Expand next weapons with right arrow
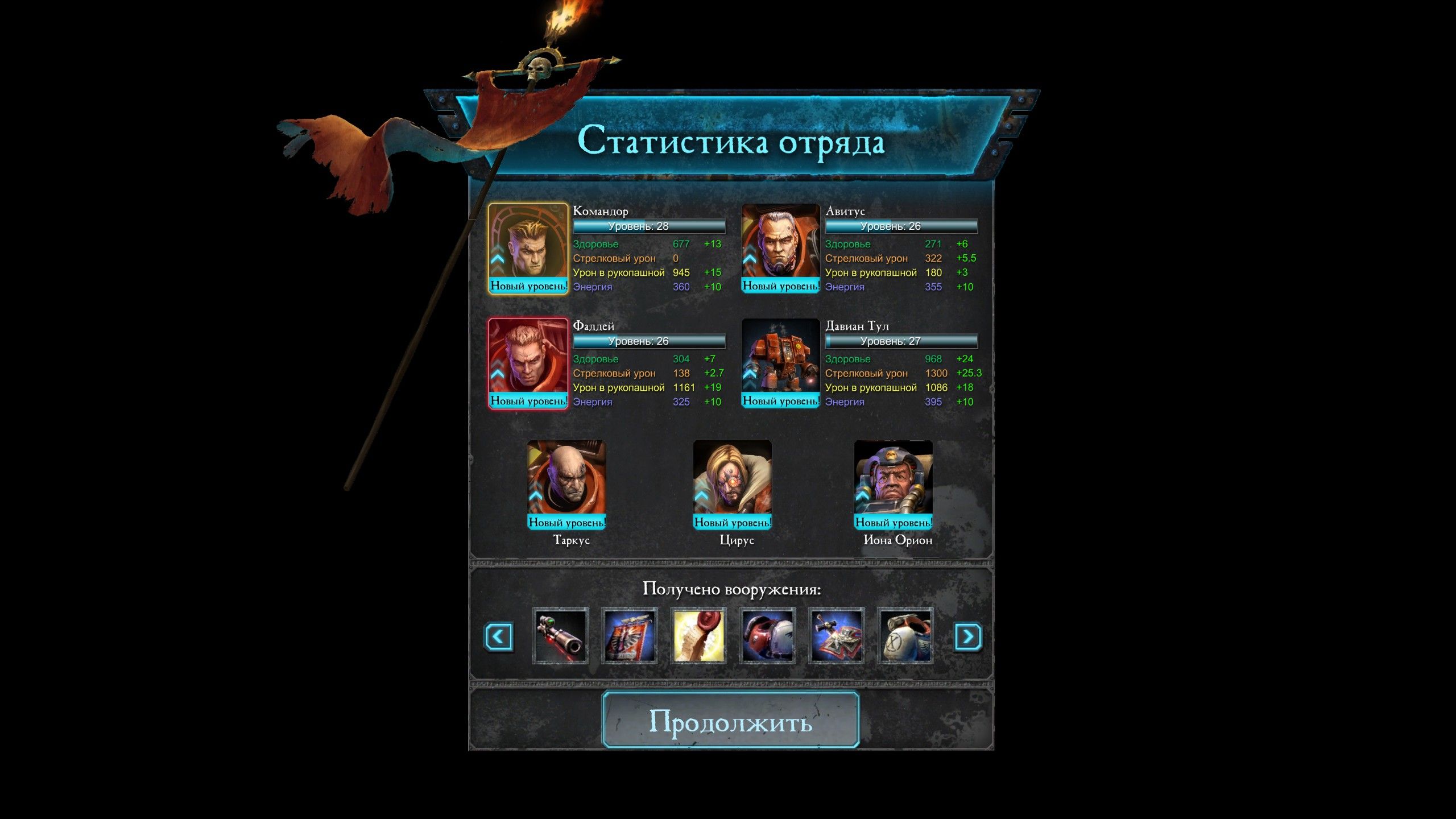1456x819 pixels. click(966, 637)
